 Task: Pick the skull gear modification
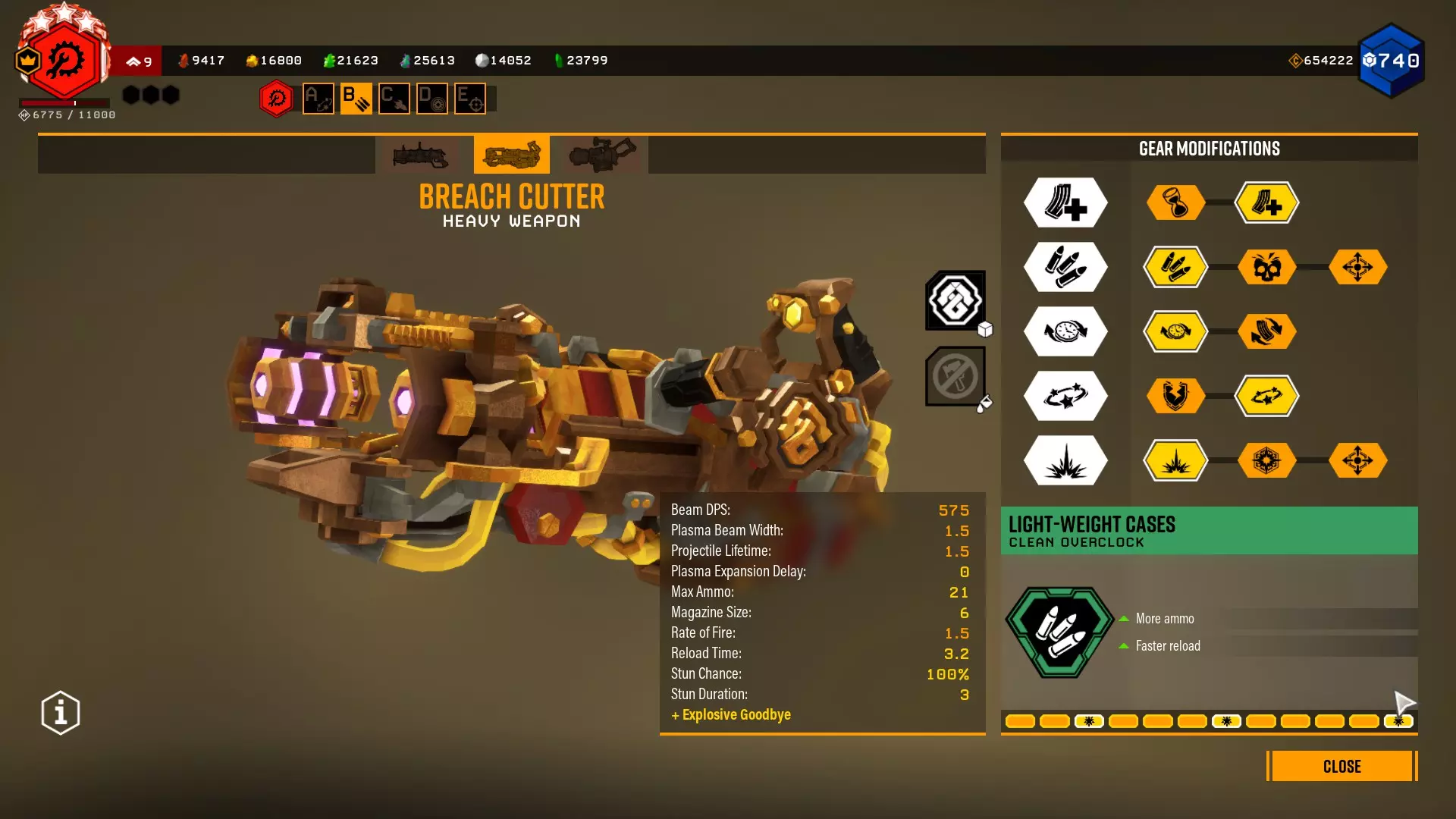[1266, 267]
